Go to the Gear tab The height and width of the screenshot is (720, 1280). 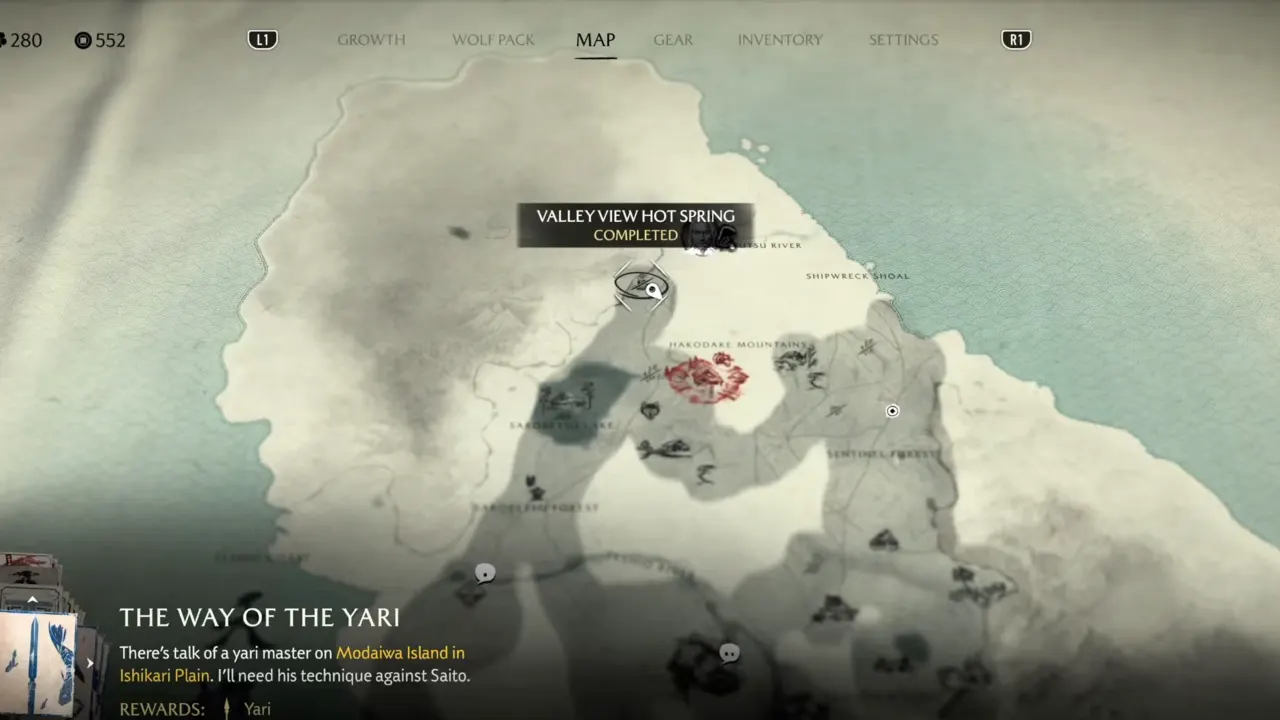(x=673, y=40)
